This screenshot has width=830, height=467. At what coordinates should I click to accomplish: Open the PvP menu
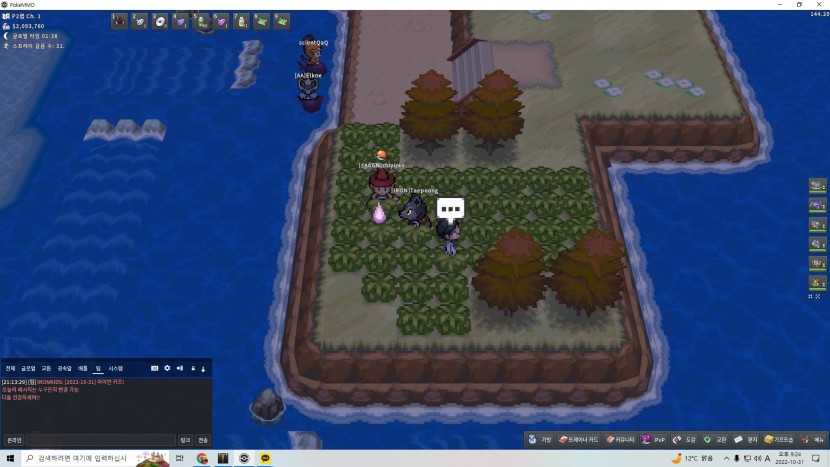click(x=654, y=439)
